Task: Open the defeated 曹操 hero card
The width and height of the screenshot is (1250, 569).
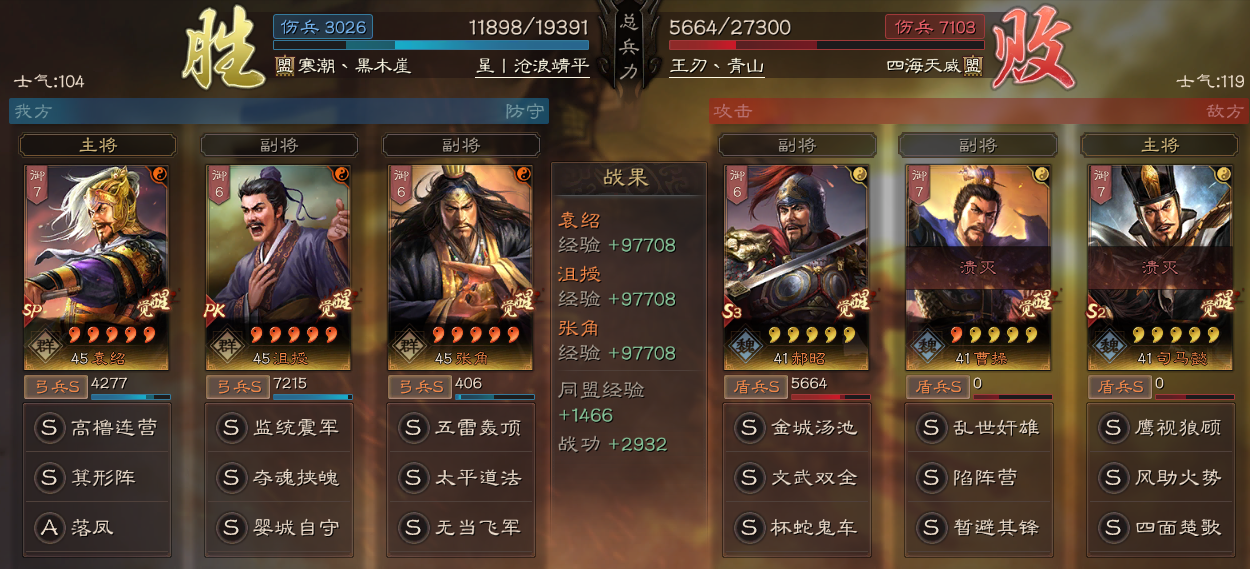Action: coord(977,267)
